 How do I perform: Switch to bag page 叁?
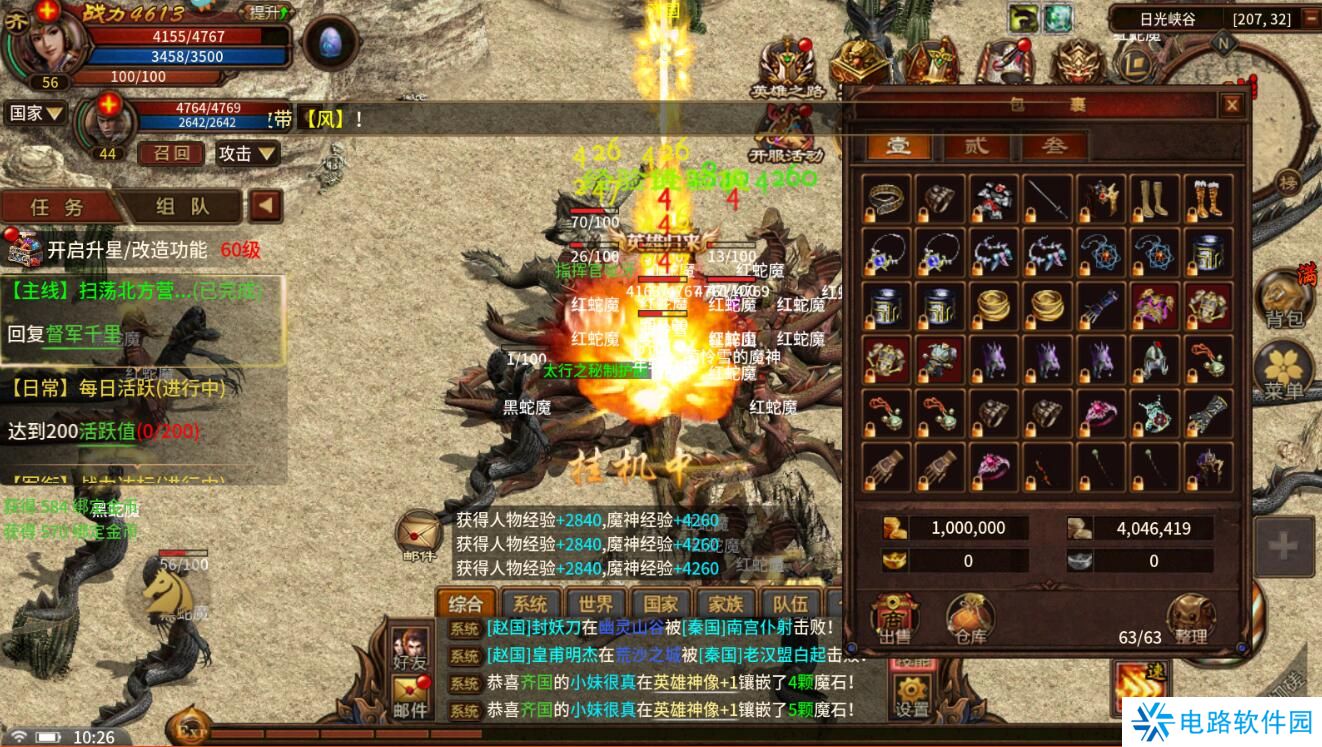coord(1054,146)
